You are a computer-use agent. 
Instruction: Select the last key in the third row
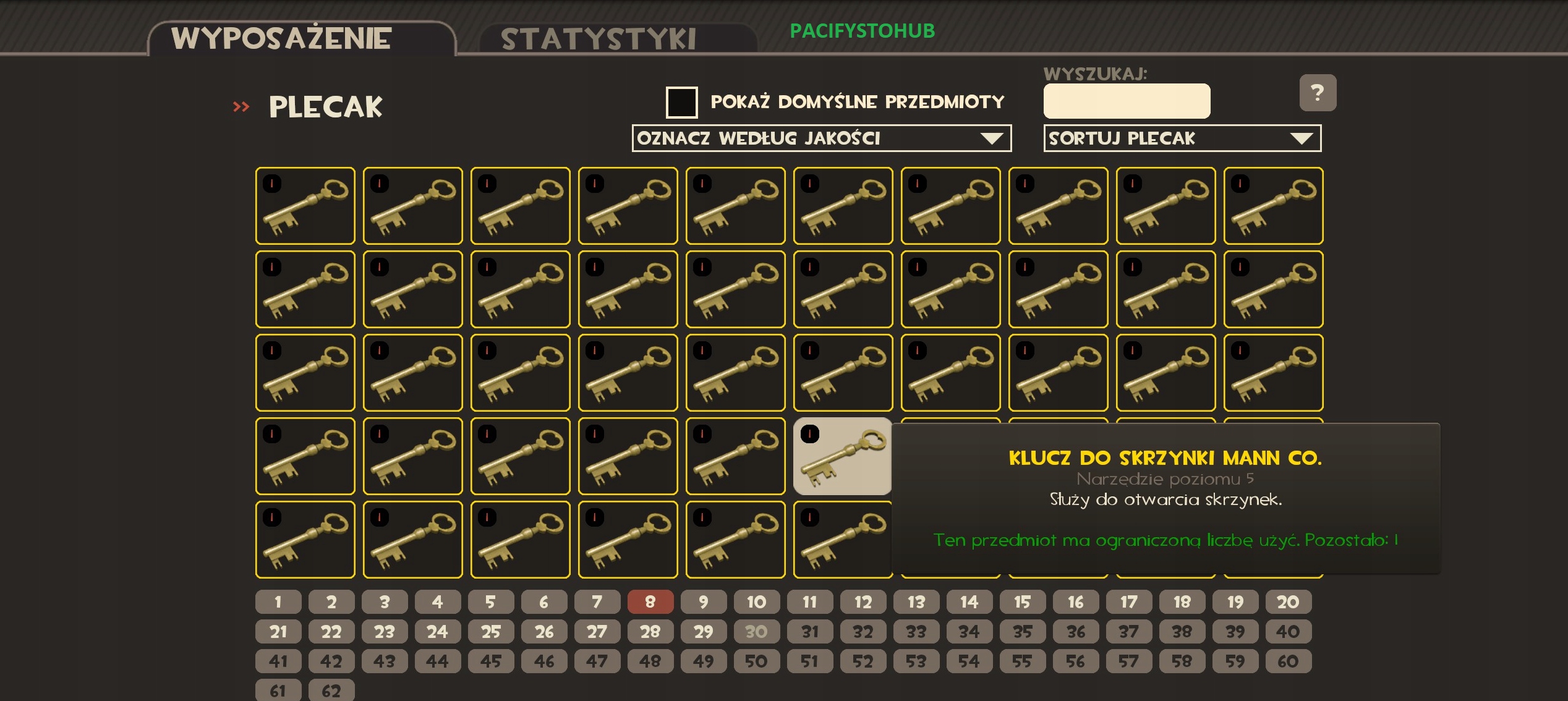(1273, 373)
